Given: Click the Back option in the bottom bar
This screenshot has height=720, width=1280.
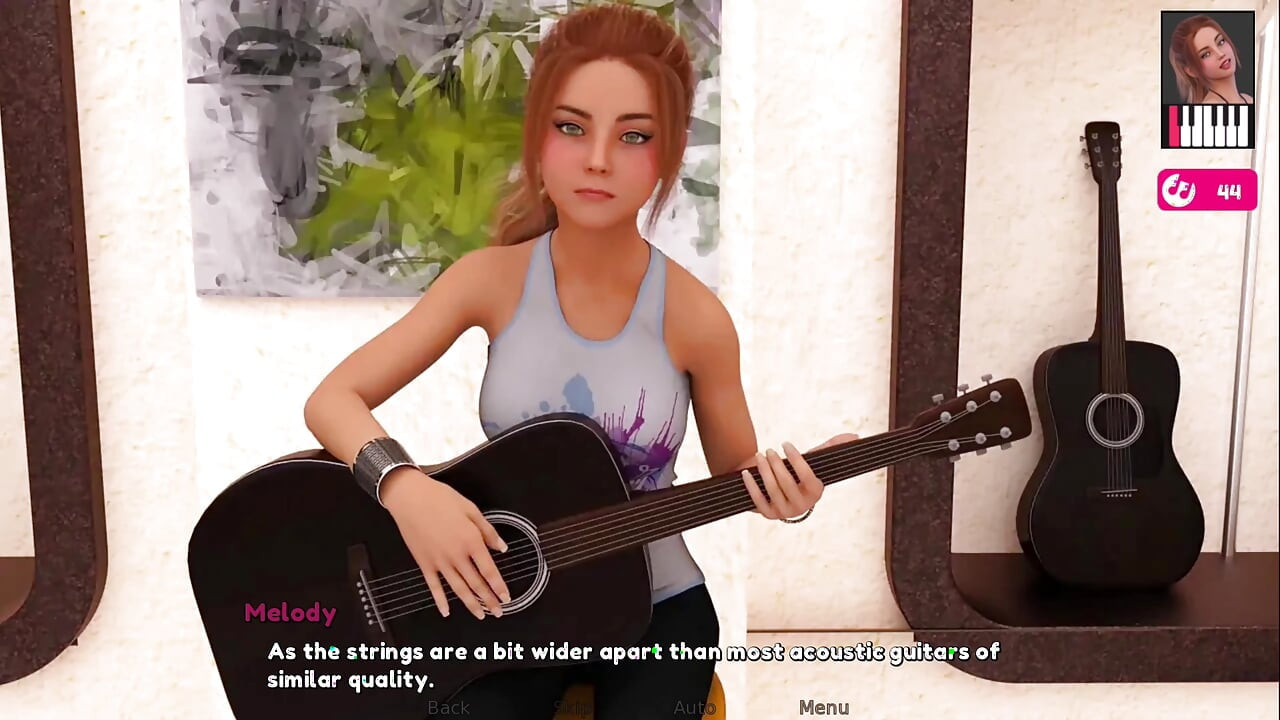Looking at the screenshot, I should pos(447,708).
